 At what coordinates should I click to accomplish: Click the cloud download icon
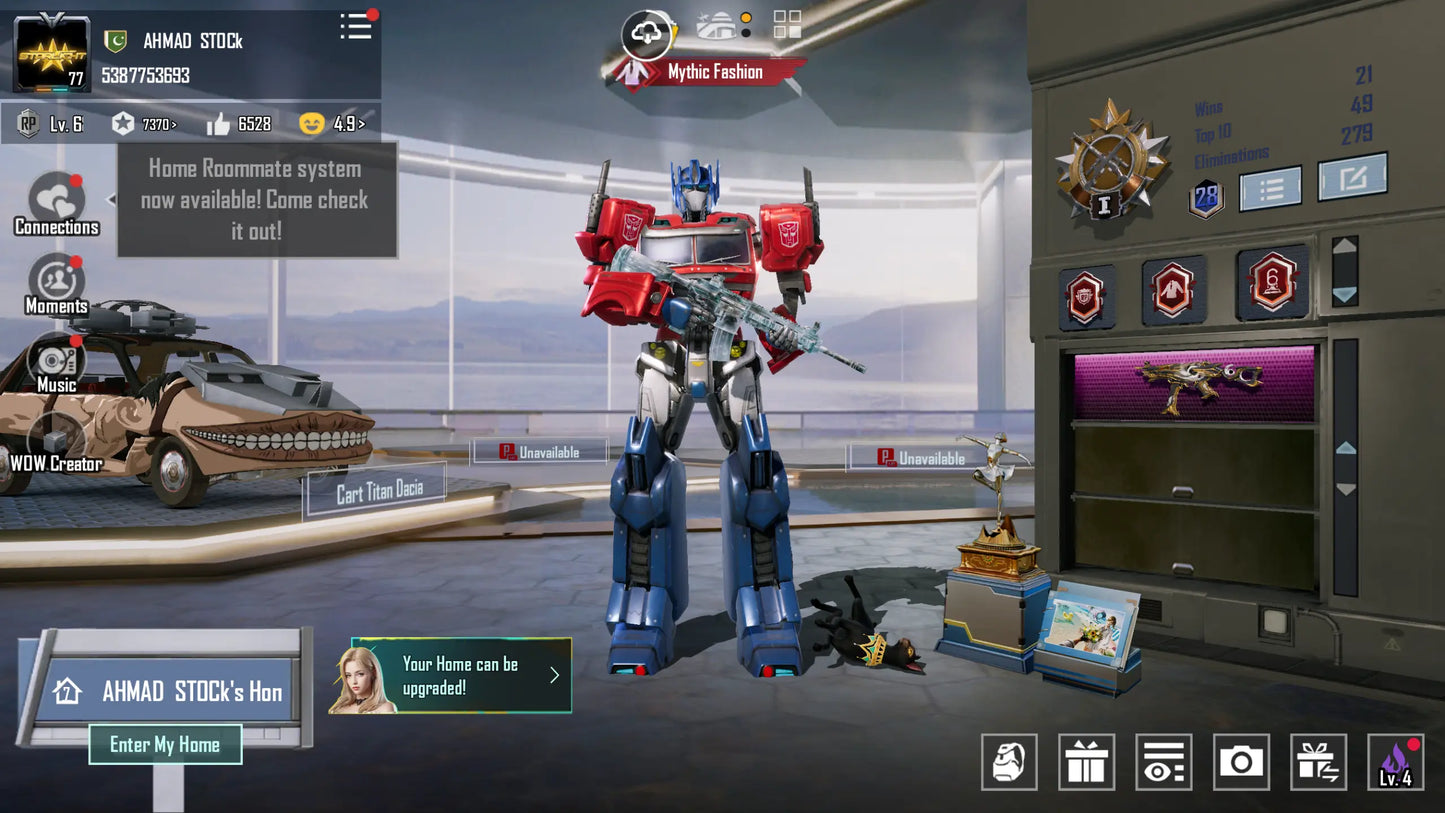click(x=647, y=34)
